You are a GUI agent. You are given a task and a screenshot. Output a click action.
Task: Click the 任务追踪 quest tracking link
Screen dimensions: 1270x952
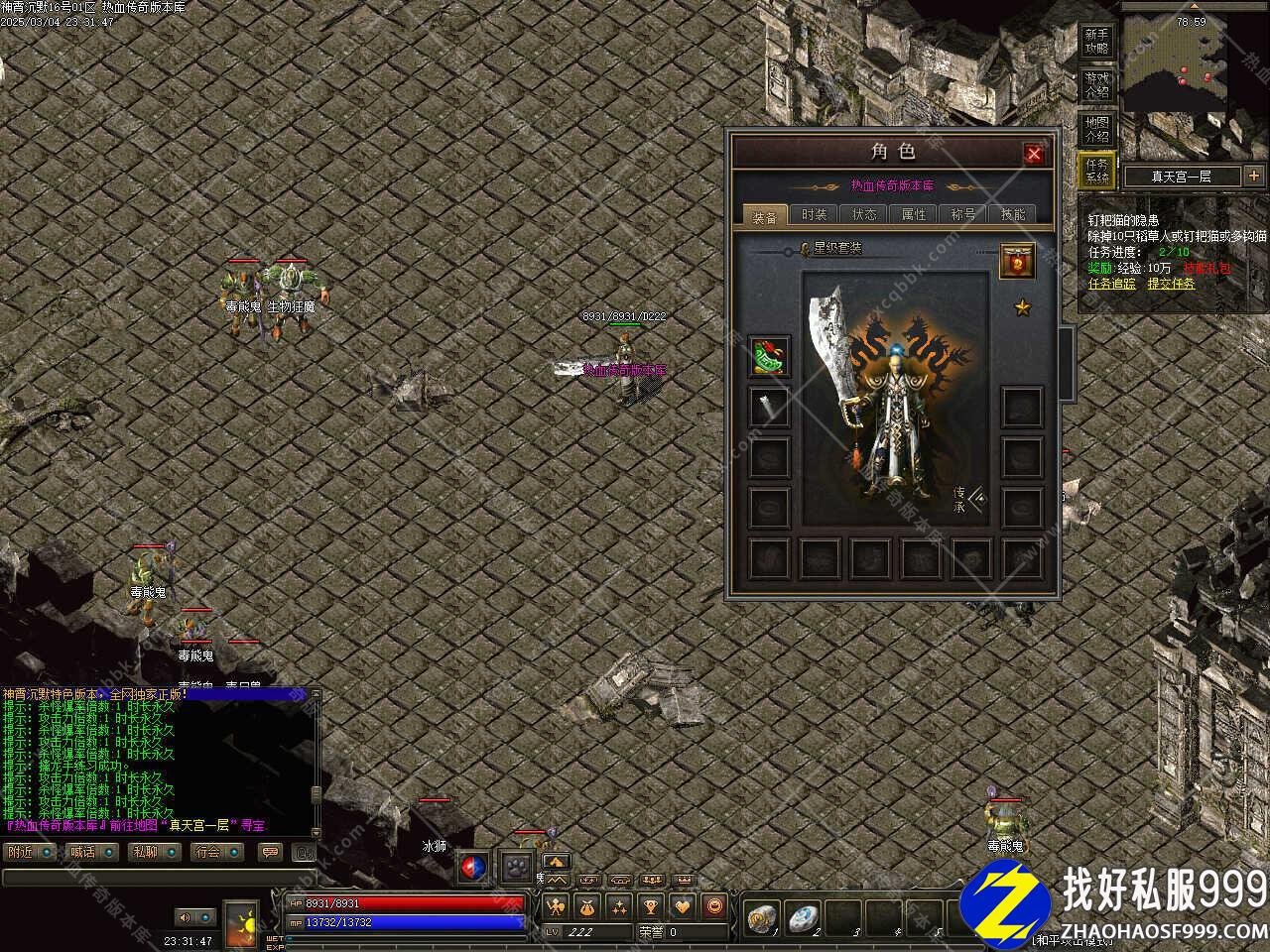[1111, 284]
